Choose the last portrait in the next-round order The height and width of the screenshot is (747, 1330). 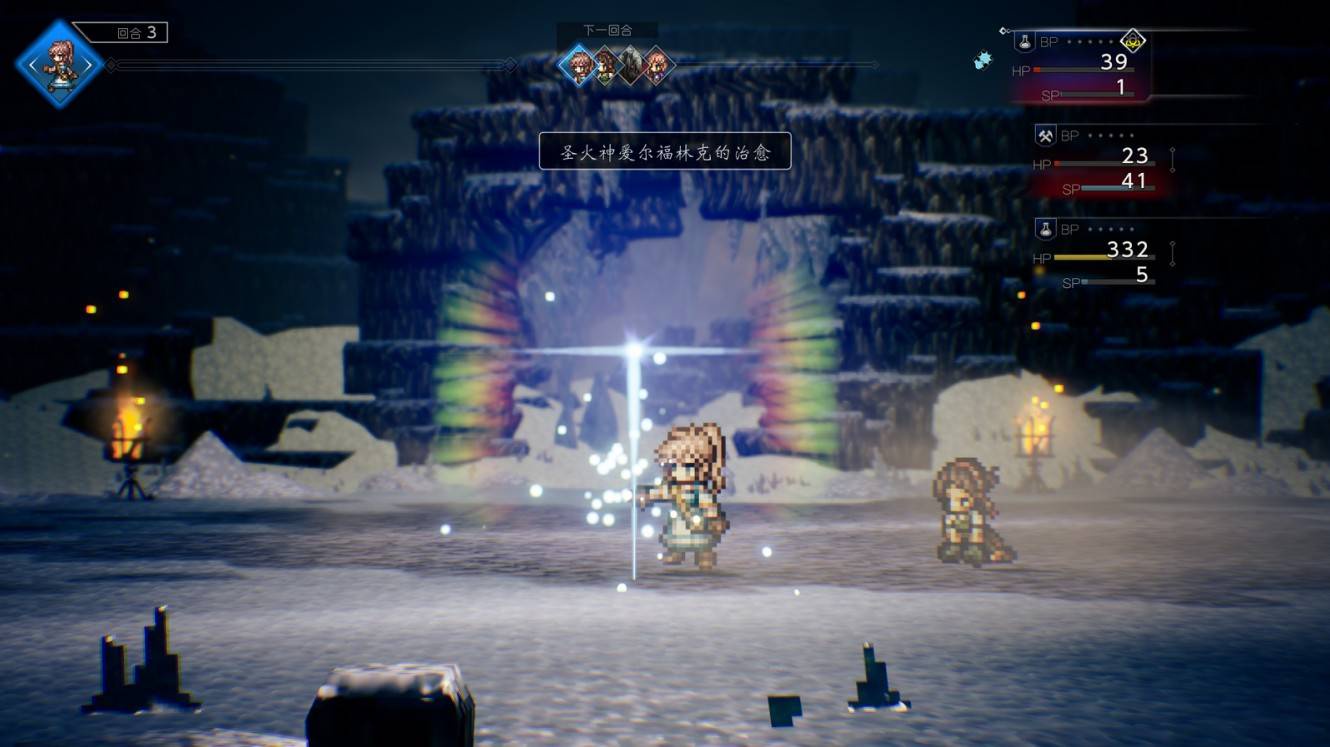coord(656,65)
